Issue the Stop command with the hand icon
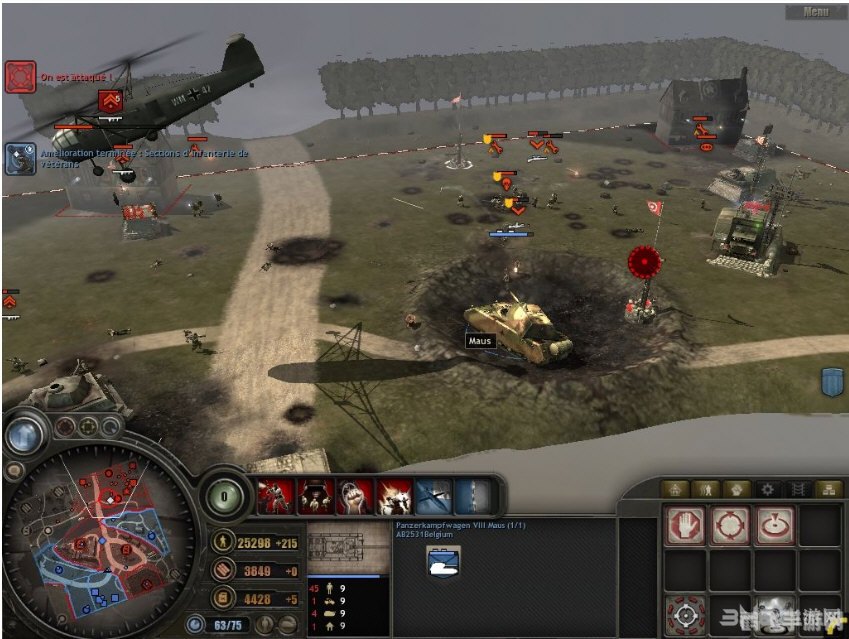Screen dimensions: 849x639 [685, 525]
